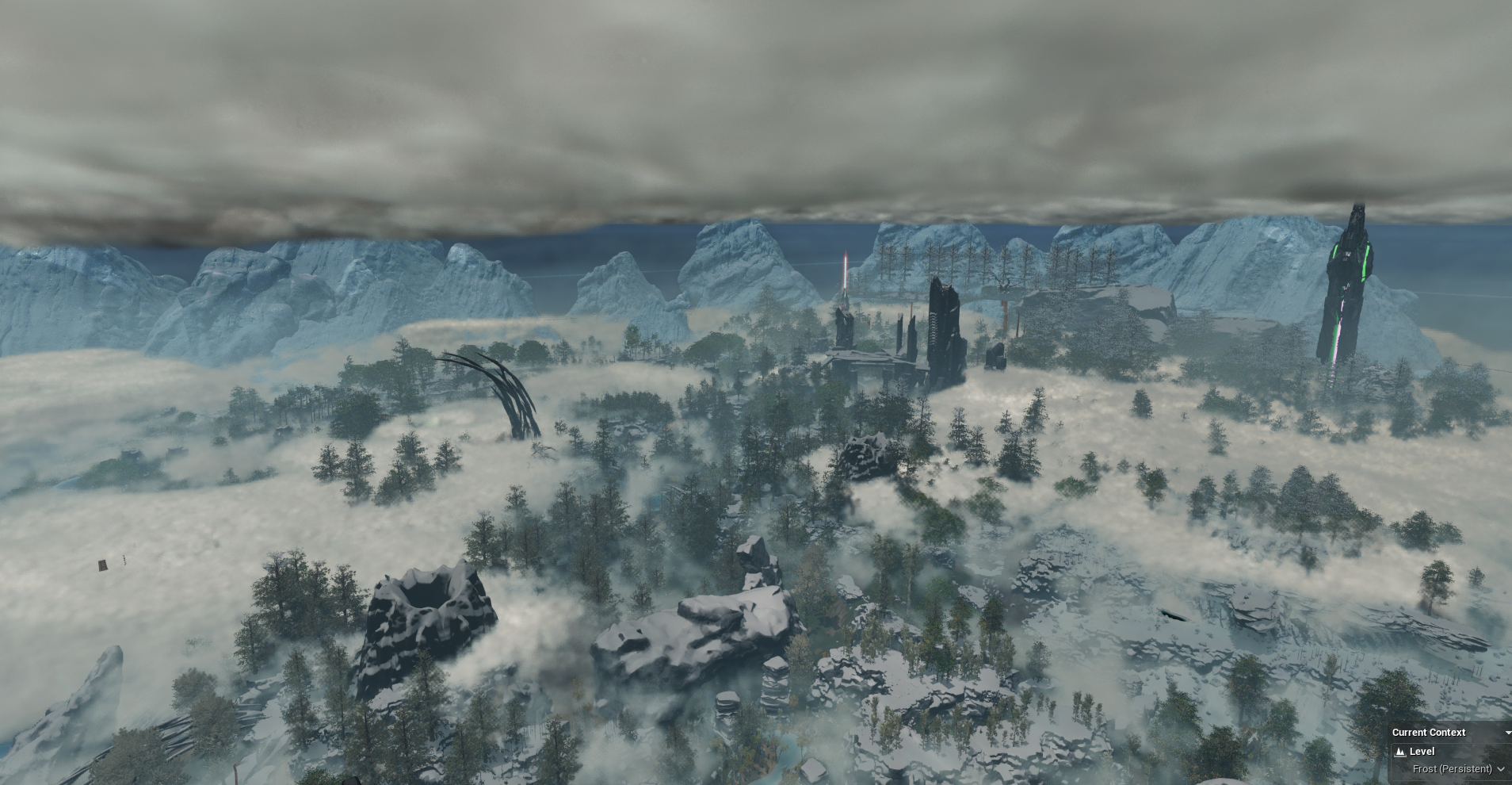Screen dimensions: 1512x785
Task: Collapse the Current Context panel arrow
Action: click(1507, 733)
